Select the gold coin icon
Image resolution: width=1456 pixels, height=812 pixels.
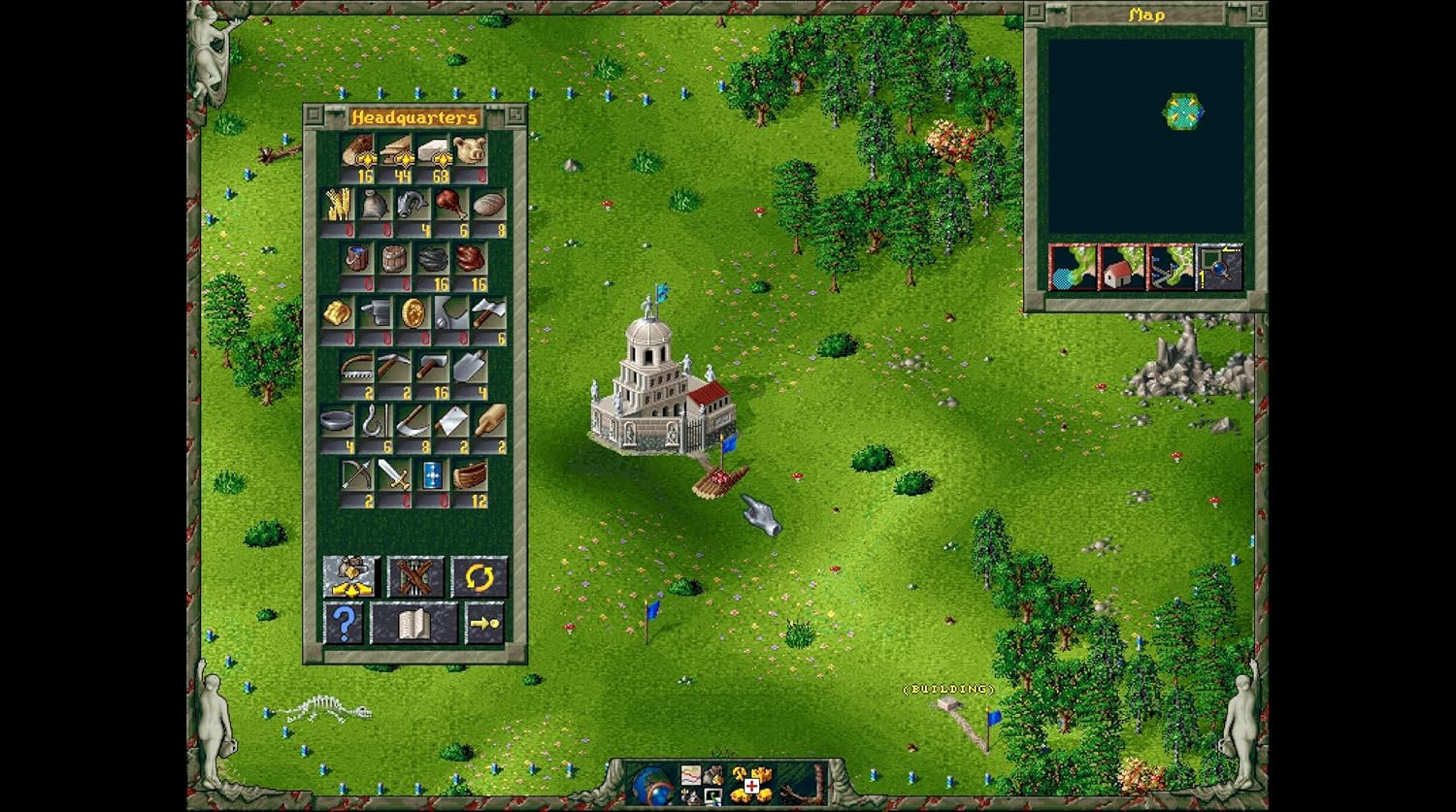click(414, 312)
